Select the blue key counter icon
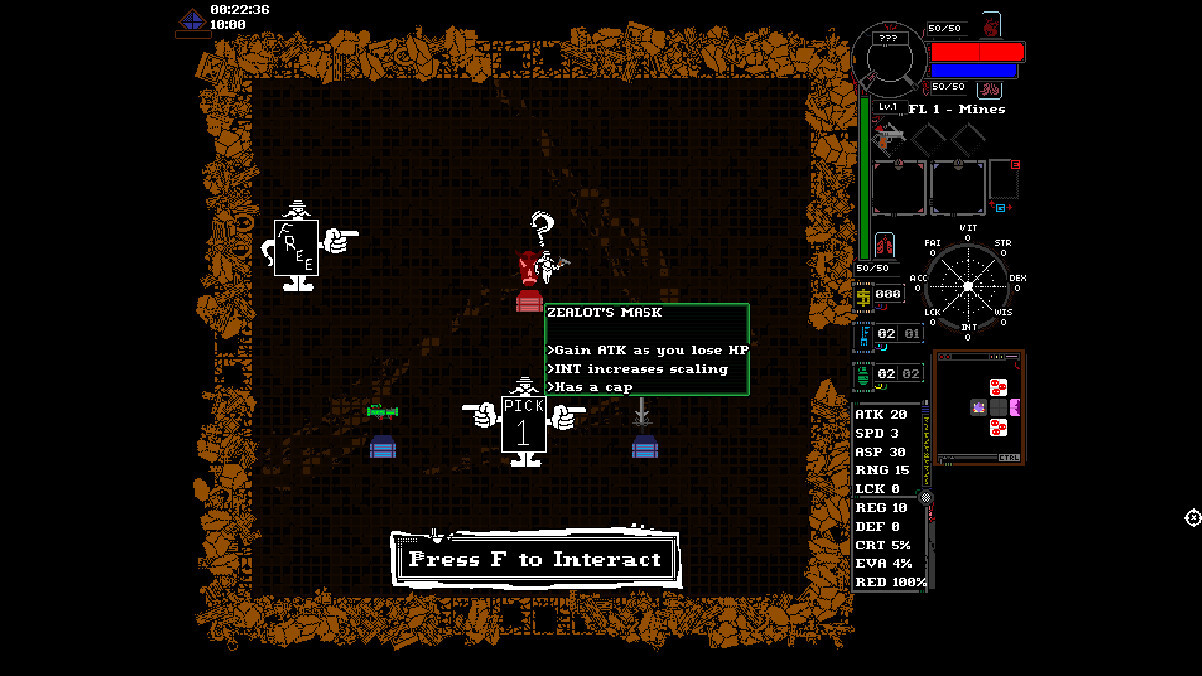This screenshot has height=676, width=1202. point(863,335)
